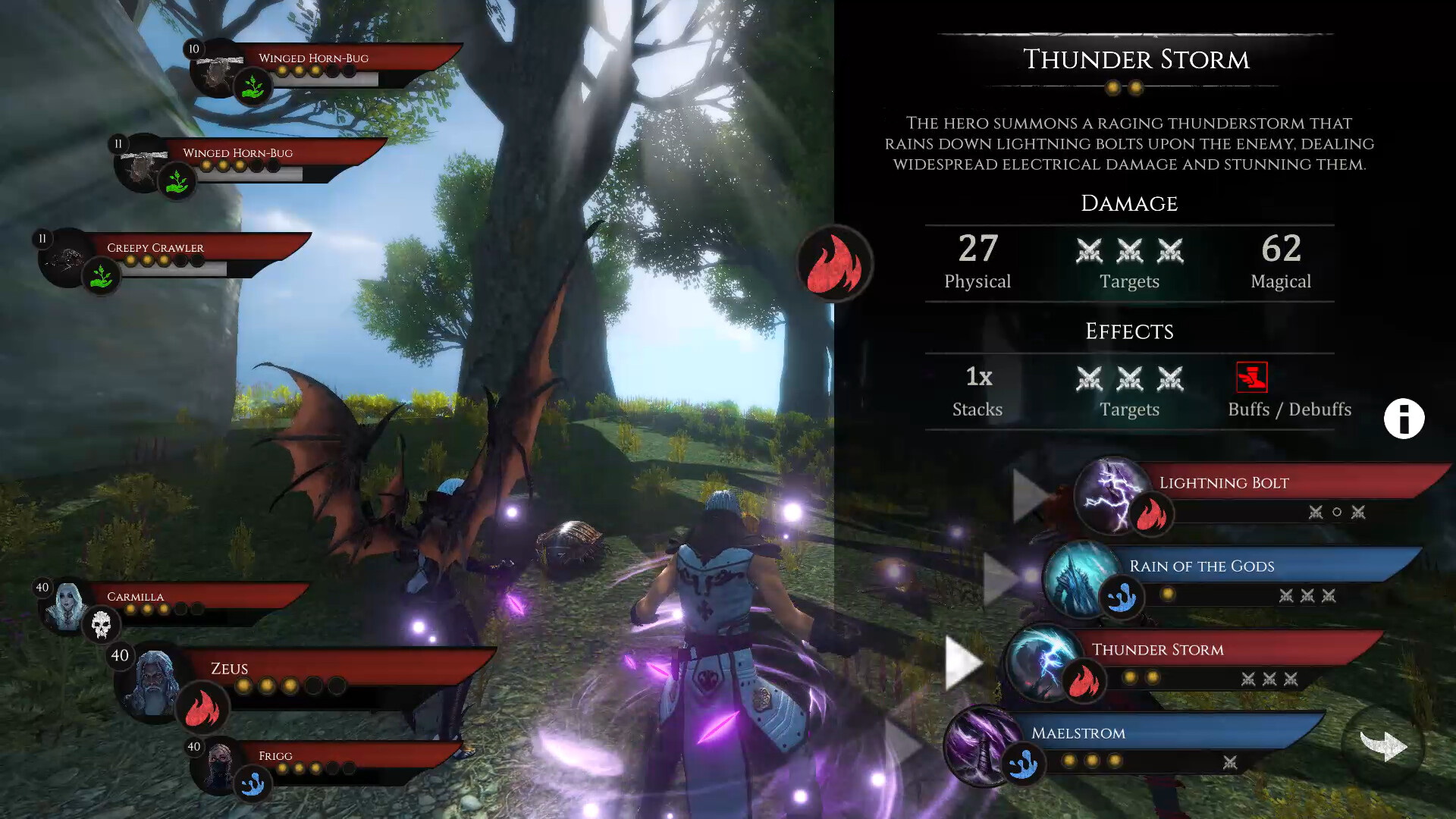The height and width of the screenshot is (819, 1456).
Task: Click the curved arrow skip-turn button
Action: click(1383, 746)
